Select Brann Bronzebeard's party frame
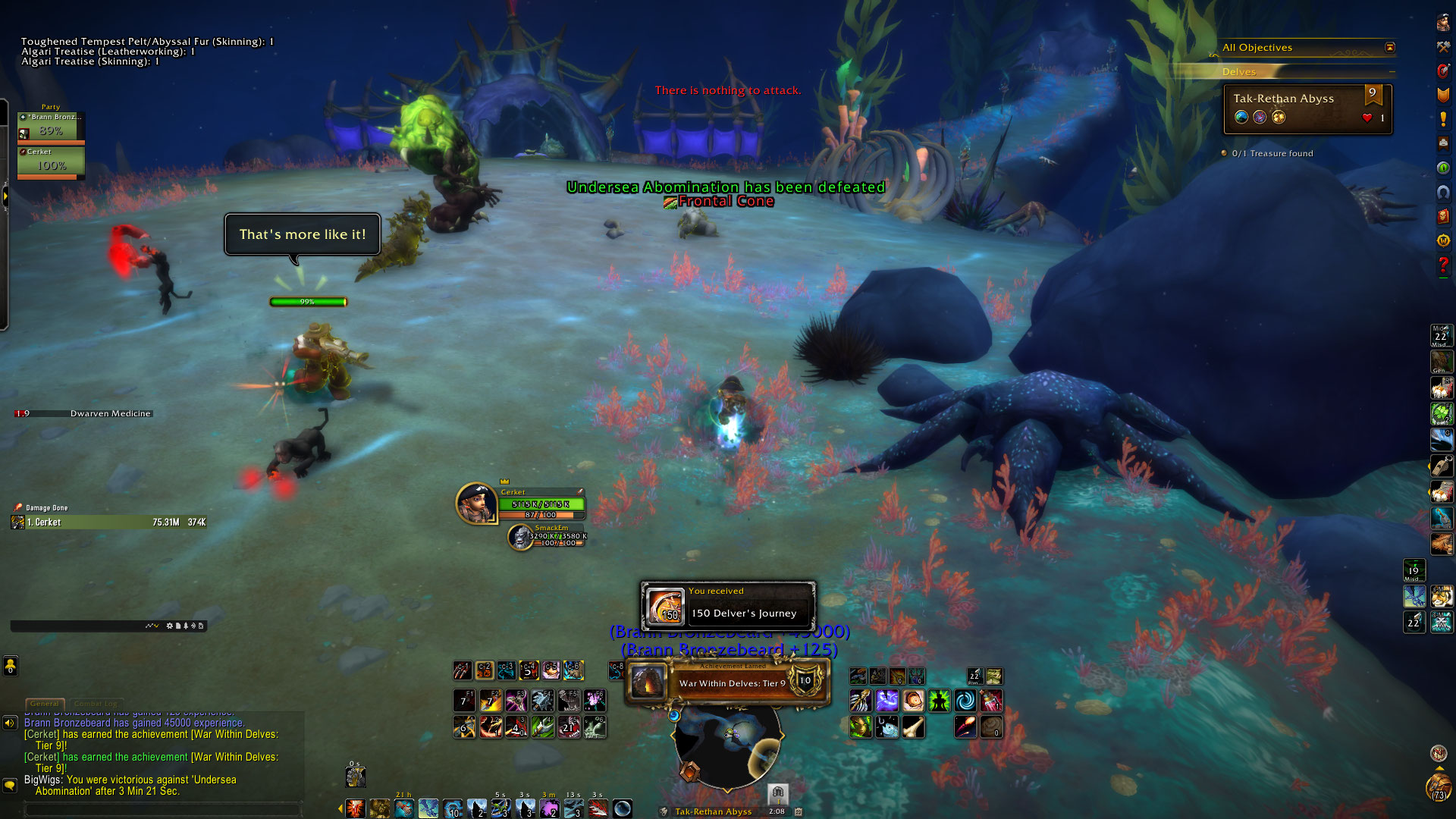 tap(51, 127)
